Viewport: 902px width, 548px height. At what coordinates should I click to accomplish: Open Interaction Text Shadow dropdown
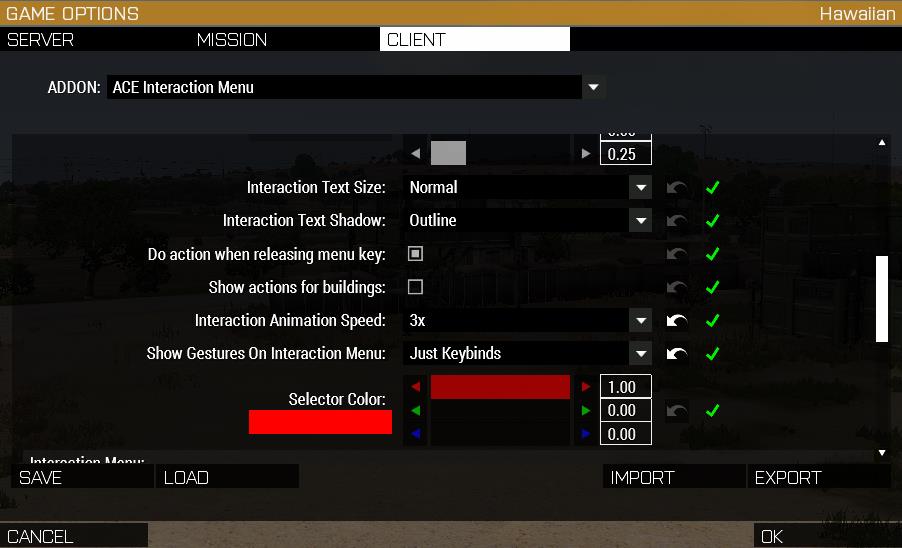[640, 220]
